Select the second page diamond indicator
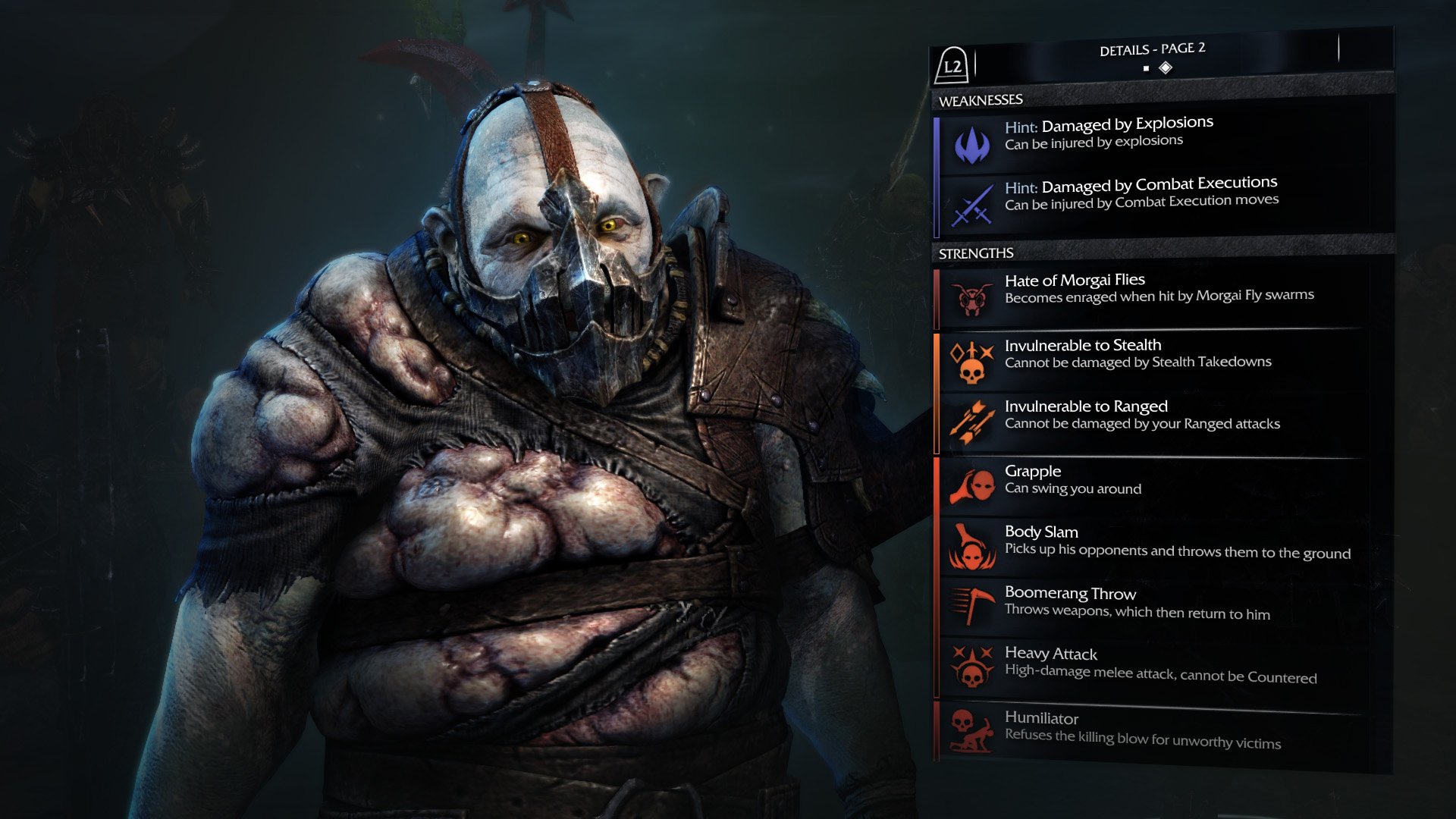Screen dimensions: 1456x819 point(1165,67)
